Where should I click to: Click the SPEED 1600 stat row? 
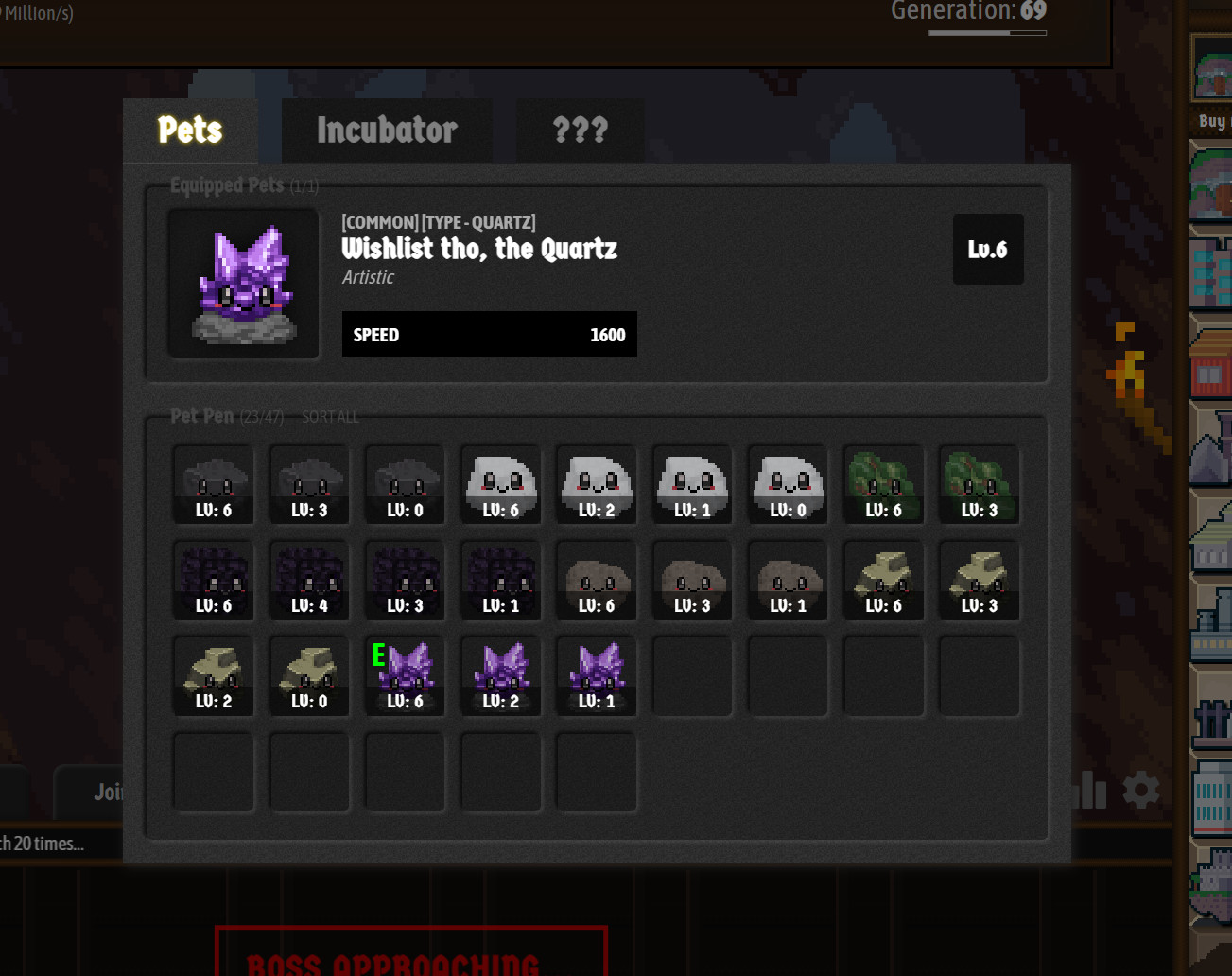tap(489, 334)
